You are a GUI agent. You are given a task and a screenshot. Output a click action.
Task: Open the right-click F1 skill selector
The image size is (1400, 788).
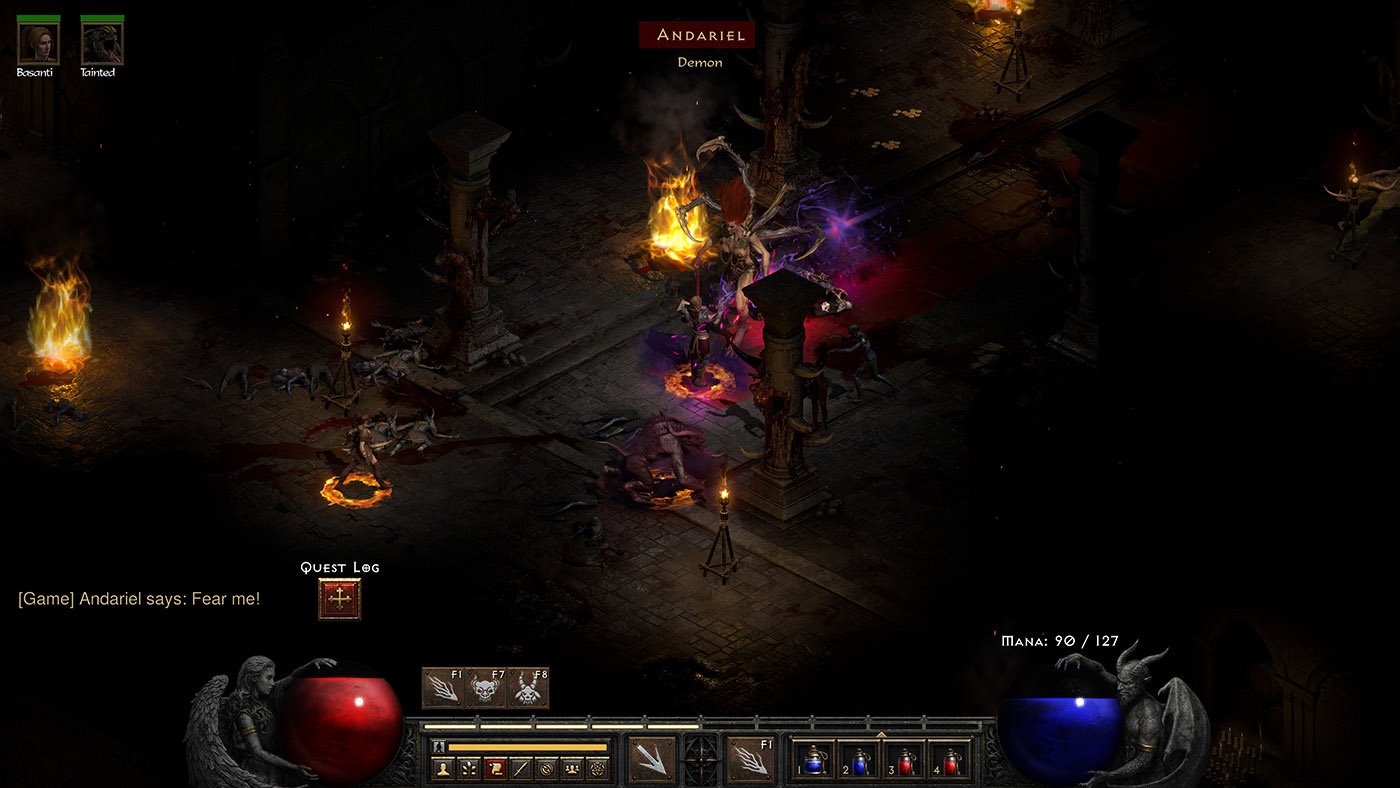(751, 759)
